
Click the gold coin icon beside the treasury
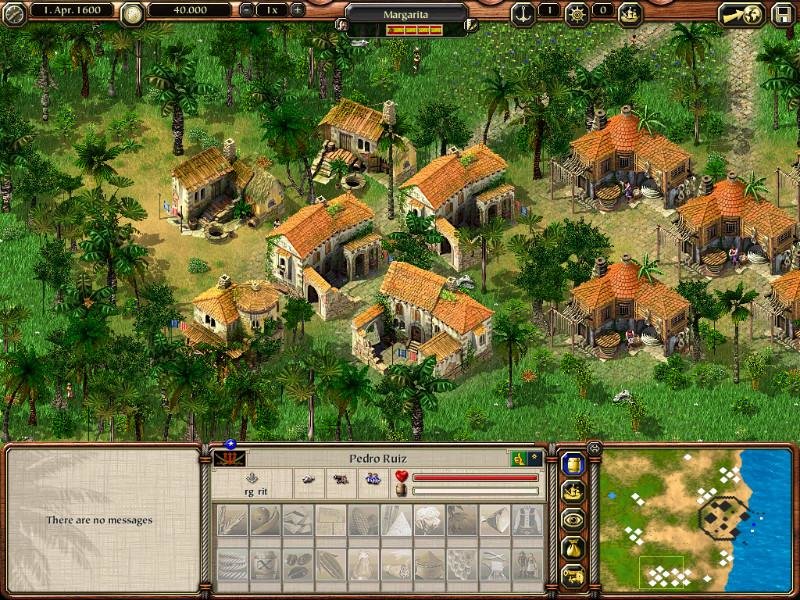coord(131,13)
